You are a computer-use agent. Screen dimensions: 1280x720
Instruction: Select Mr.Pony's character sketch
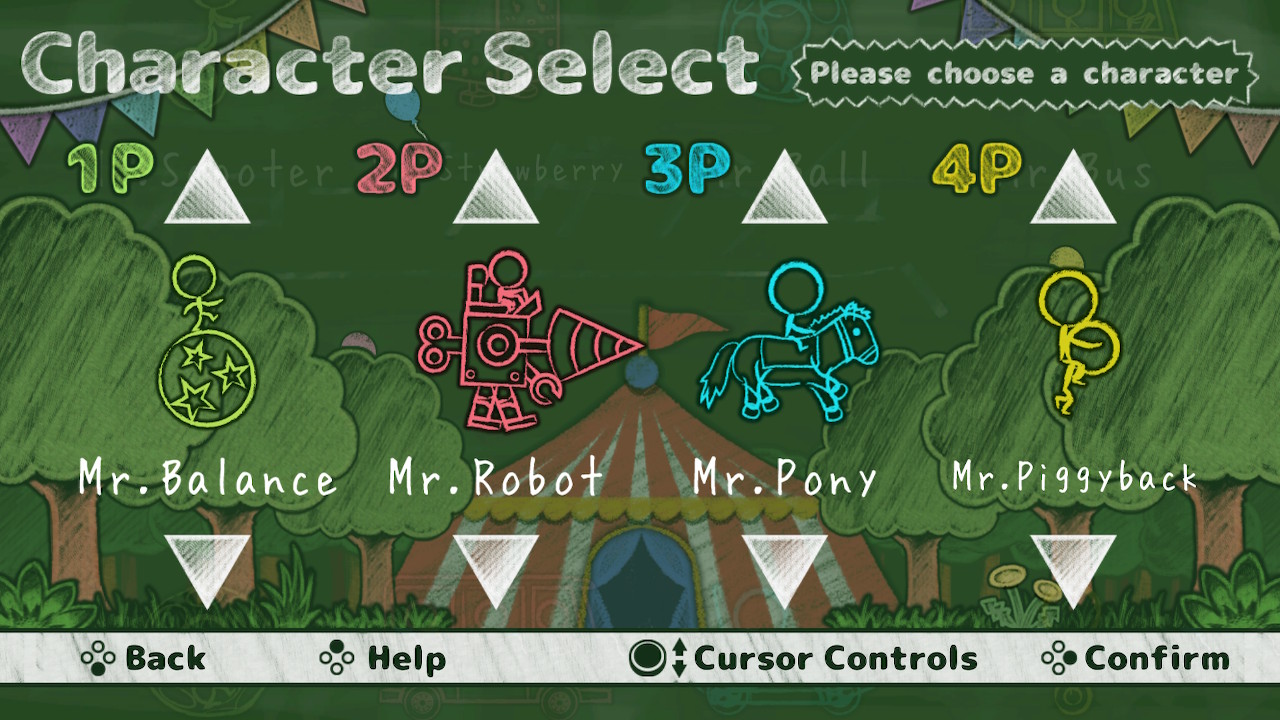coord(790,345)
